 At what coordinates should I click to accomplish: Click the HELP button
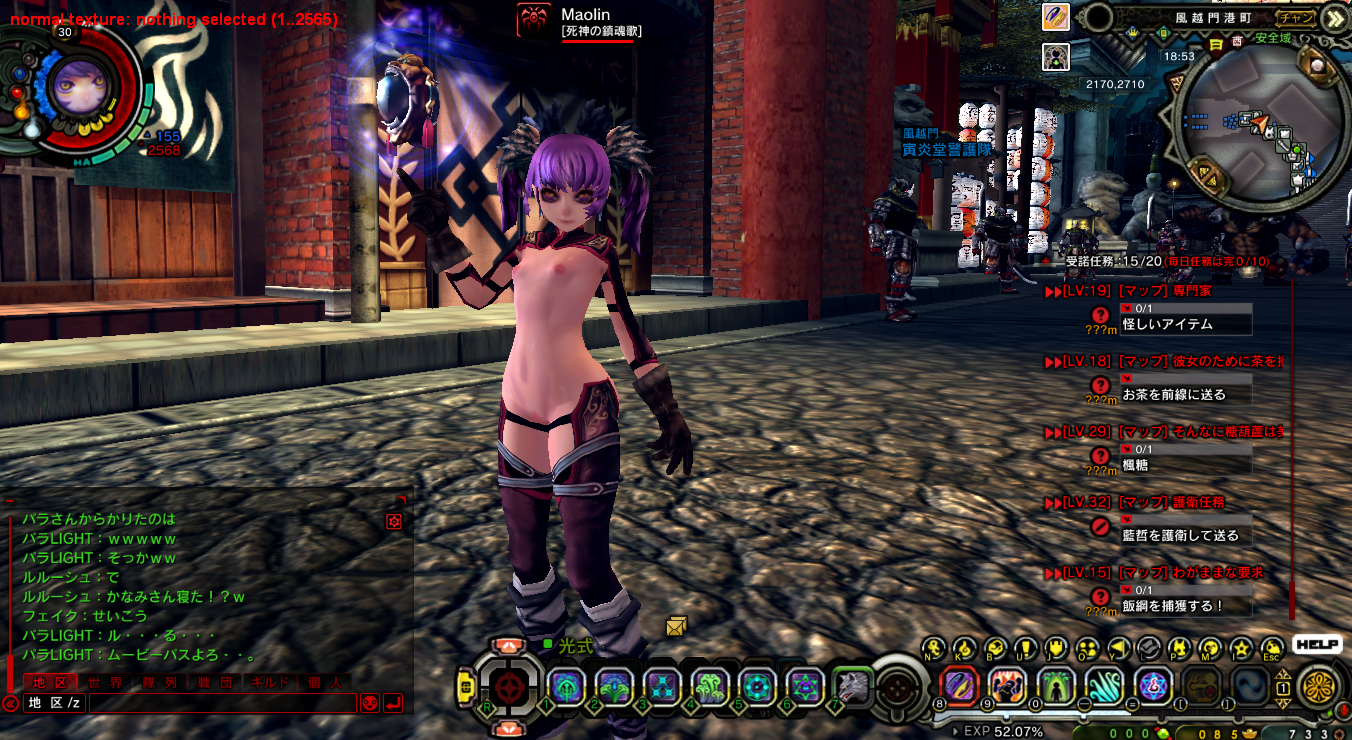point(1316,645)
